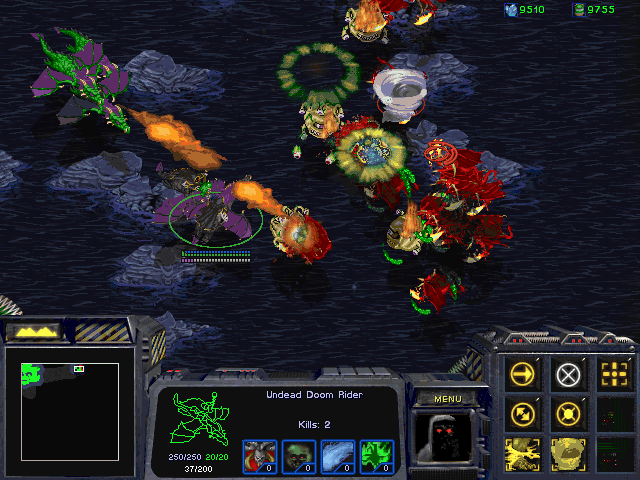Use the yellow creature-head ability icon
This screenshot has height=480, width=640.
(568, 452)
